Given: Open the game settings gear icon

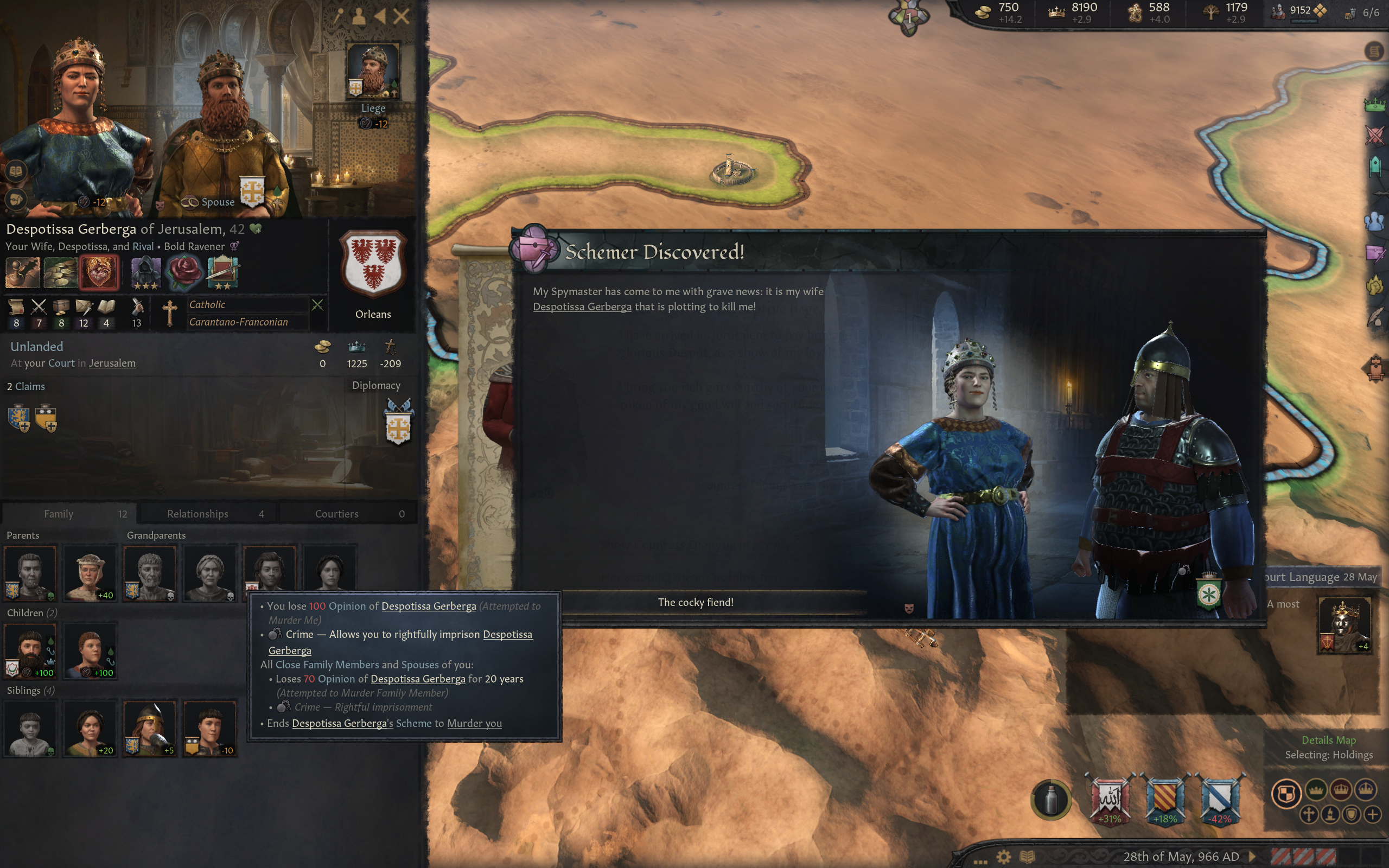Looking at the screenshot, I should (1003, 857).
